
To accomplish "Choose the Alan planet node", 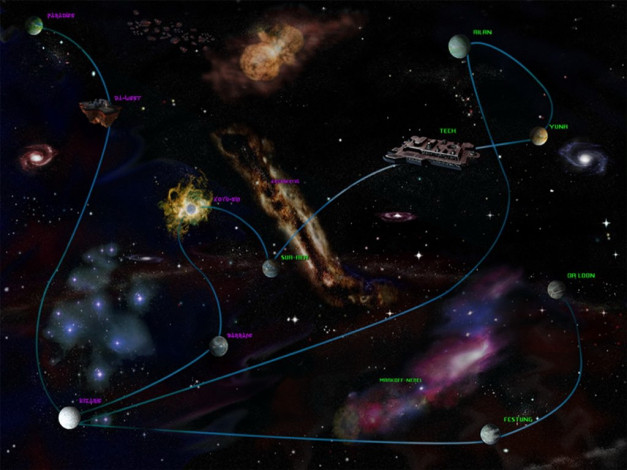I will pyautogui.click(x=458, y=46).
